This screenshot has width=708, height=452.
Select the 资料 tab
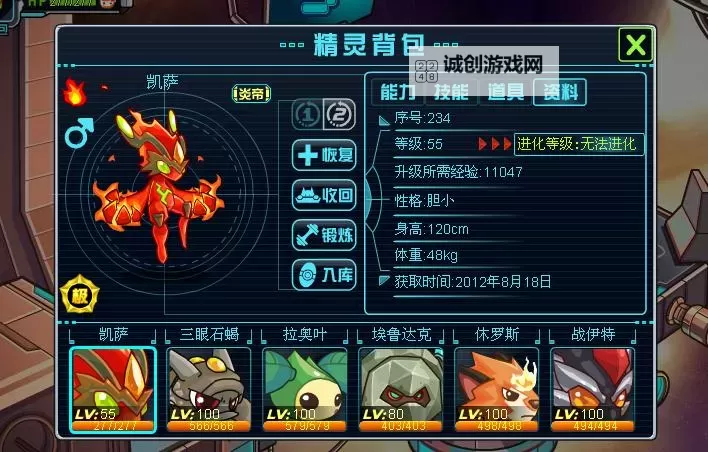tap(559, 92)
